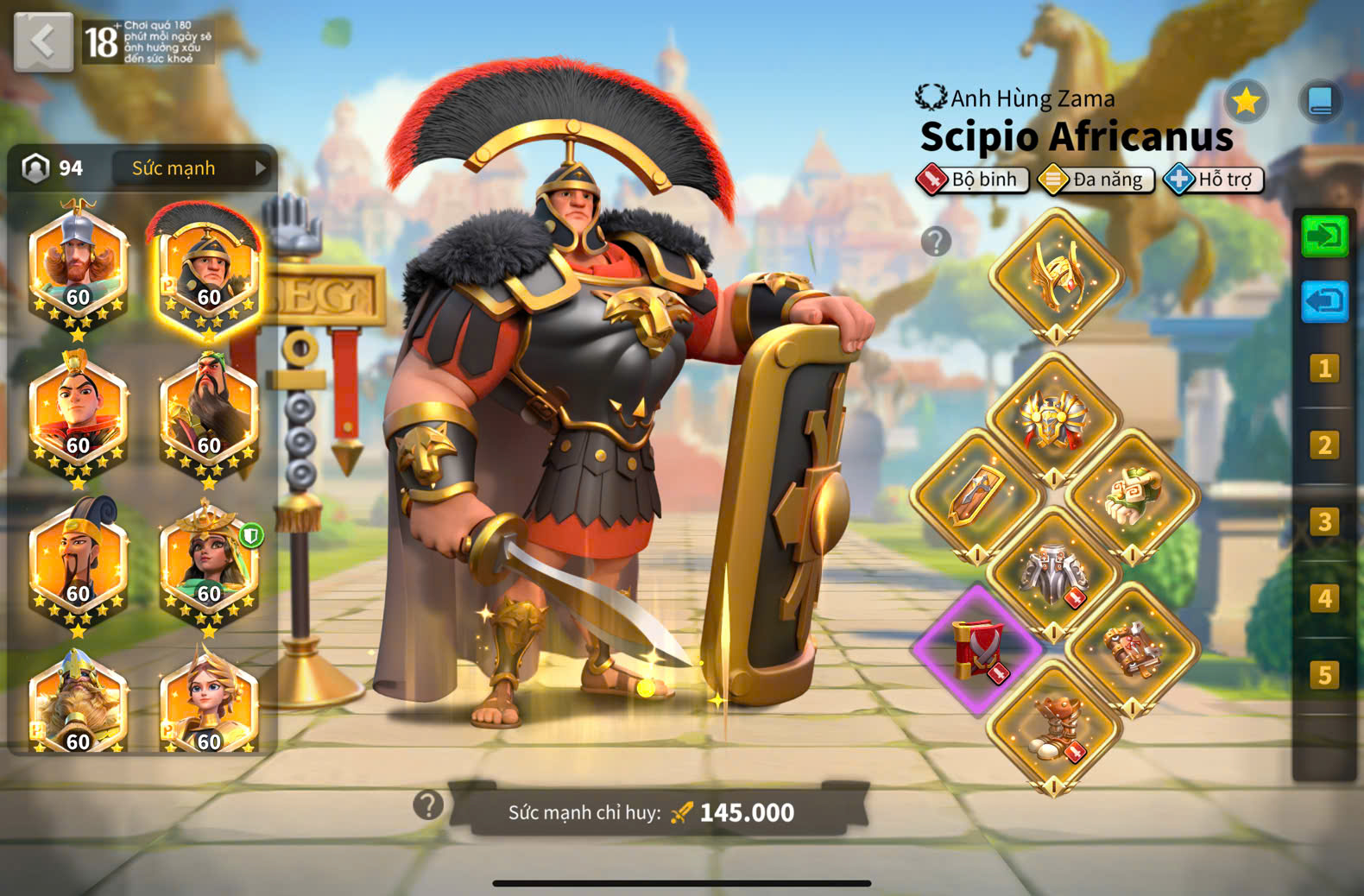Open the golden shield weapon slot
The height and width of the screenshot is (896, 1364).
tap(976, 496)
